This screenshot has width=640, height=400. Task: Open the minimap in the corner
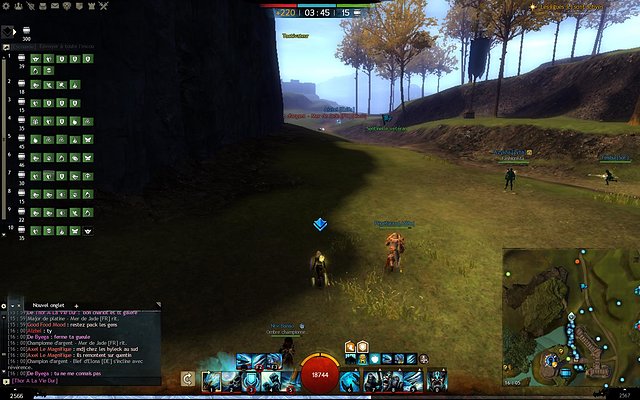(x=570, y=317)
